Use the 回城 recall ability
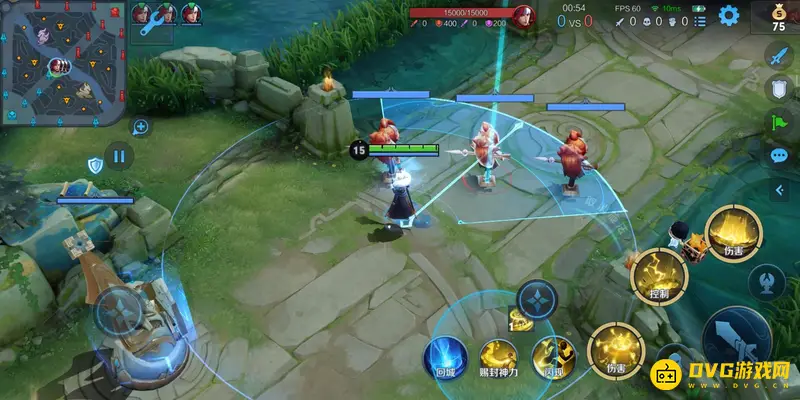The height and width of the screenshot is (400, 800). [441, 355]
